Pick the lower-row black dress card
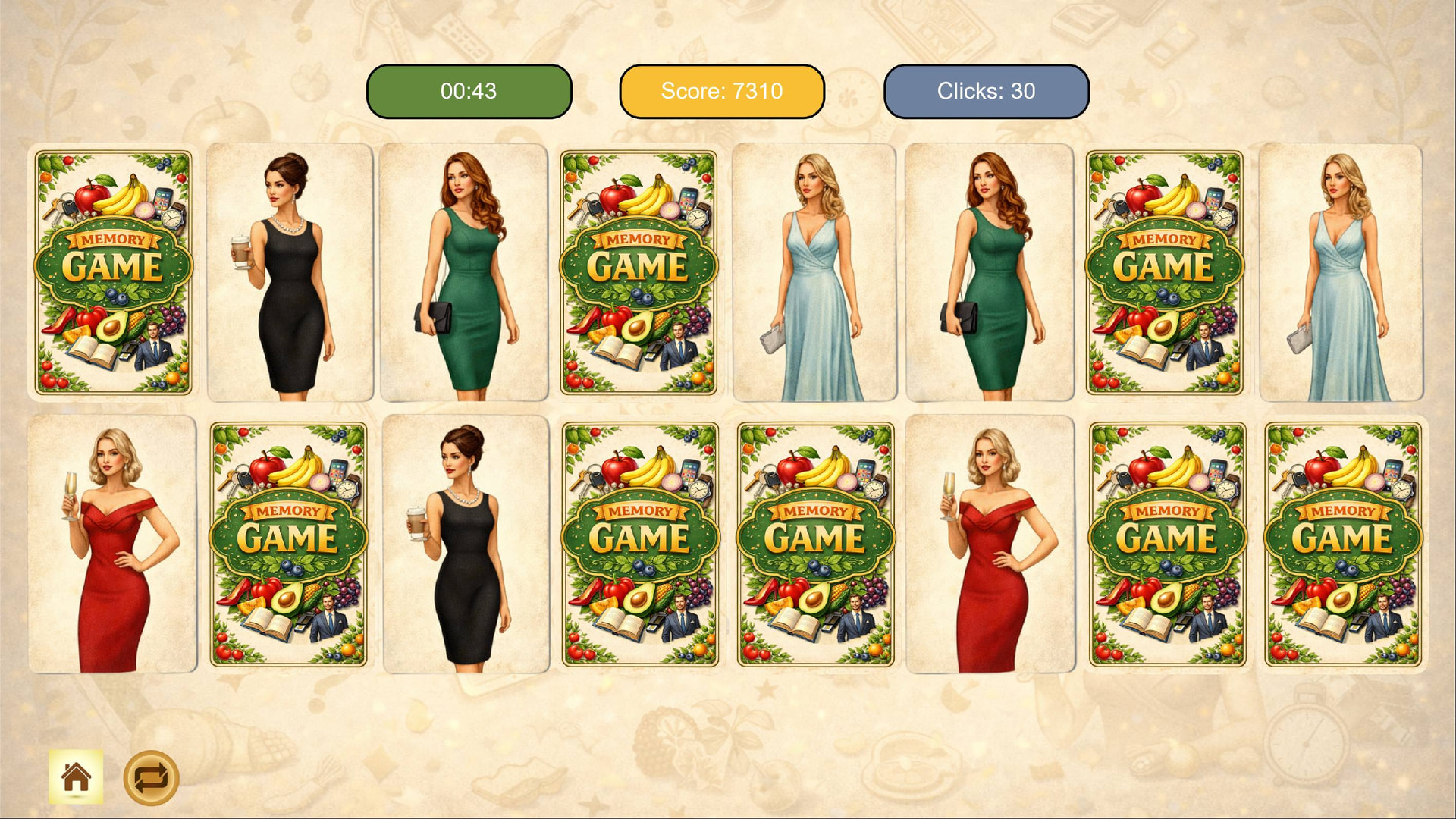Screen dimensions: 1456x819 tap(466, 544)
